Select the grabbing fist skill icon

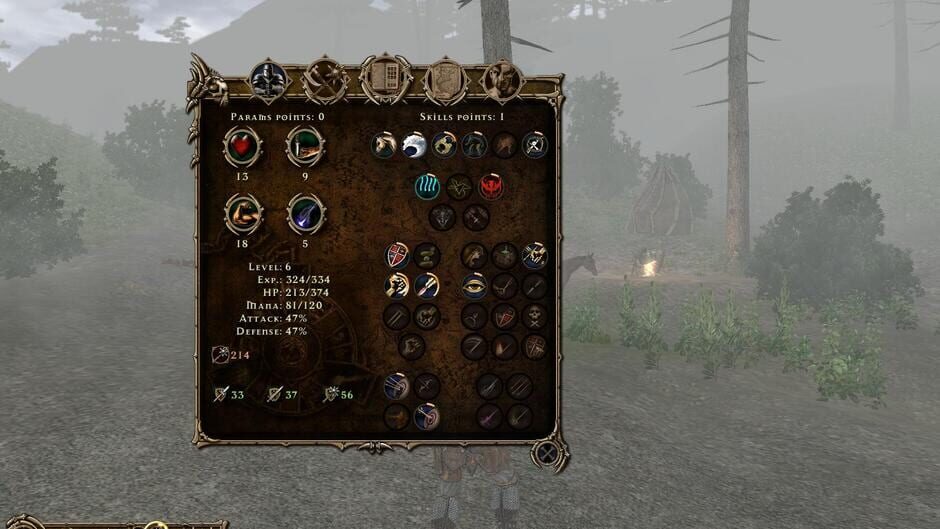tap(397, 286)
